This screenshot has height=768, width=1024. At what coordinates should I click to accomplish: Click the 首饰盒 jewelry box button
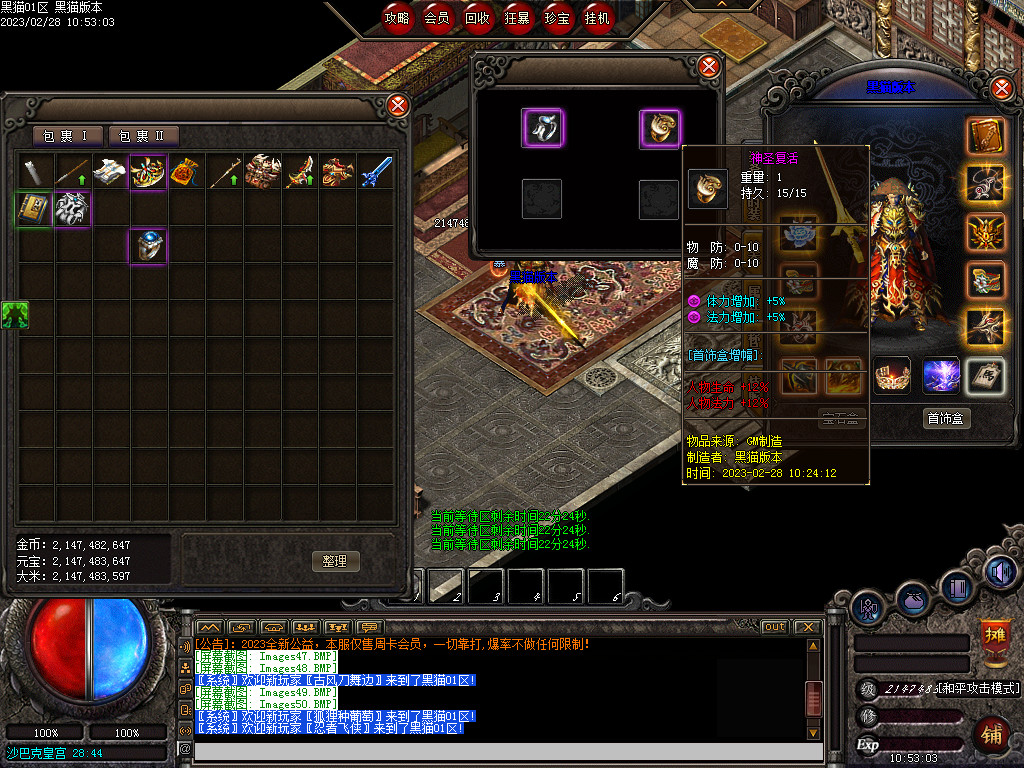point(946,418)
